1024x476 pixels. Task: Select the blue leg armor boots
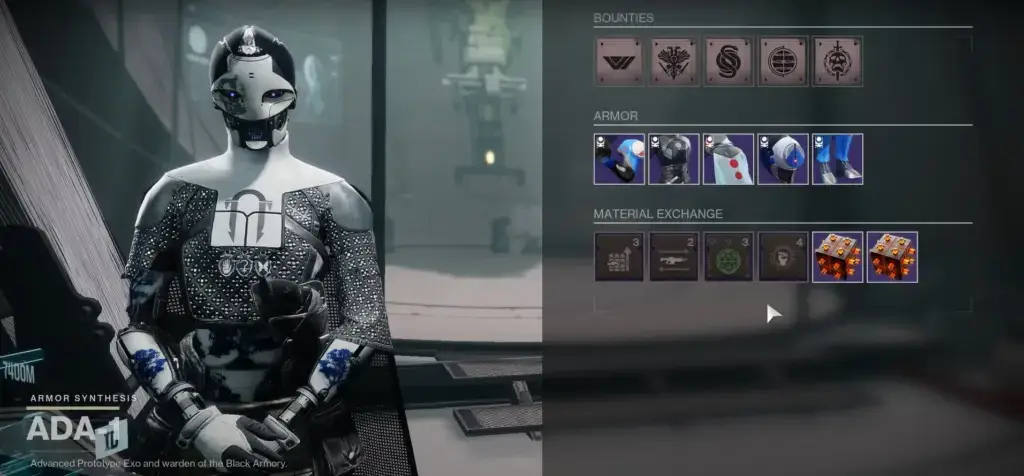837,159
